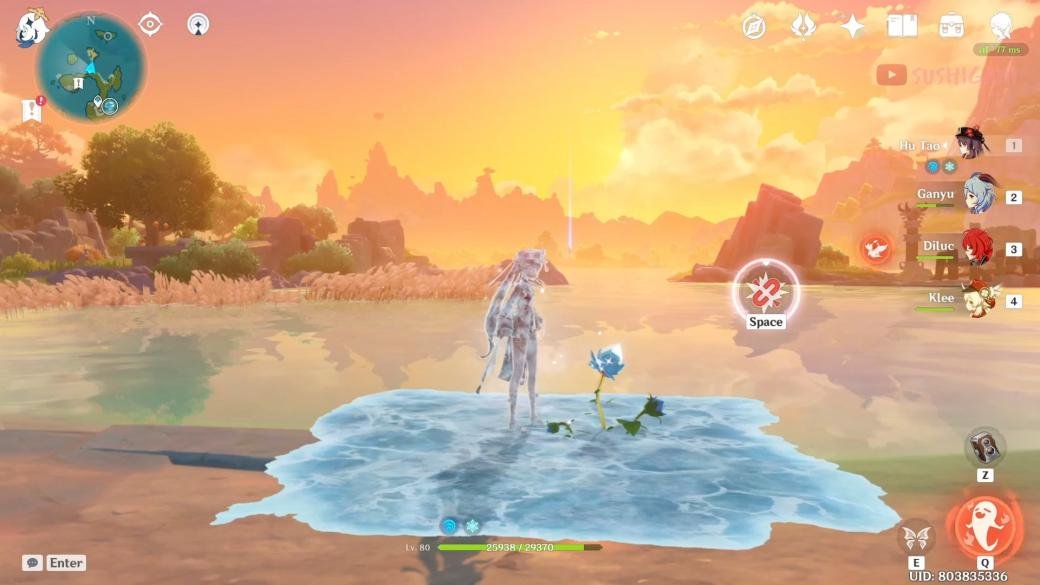Image resolution: width=1040 pixels, height=585 pixels.
Task: Open the Adventurer Handbook book icon
Action: coord(902,27)
